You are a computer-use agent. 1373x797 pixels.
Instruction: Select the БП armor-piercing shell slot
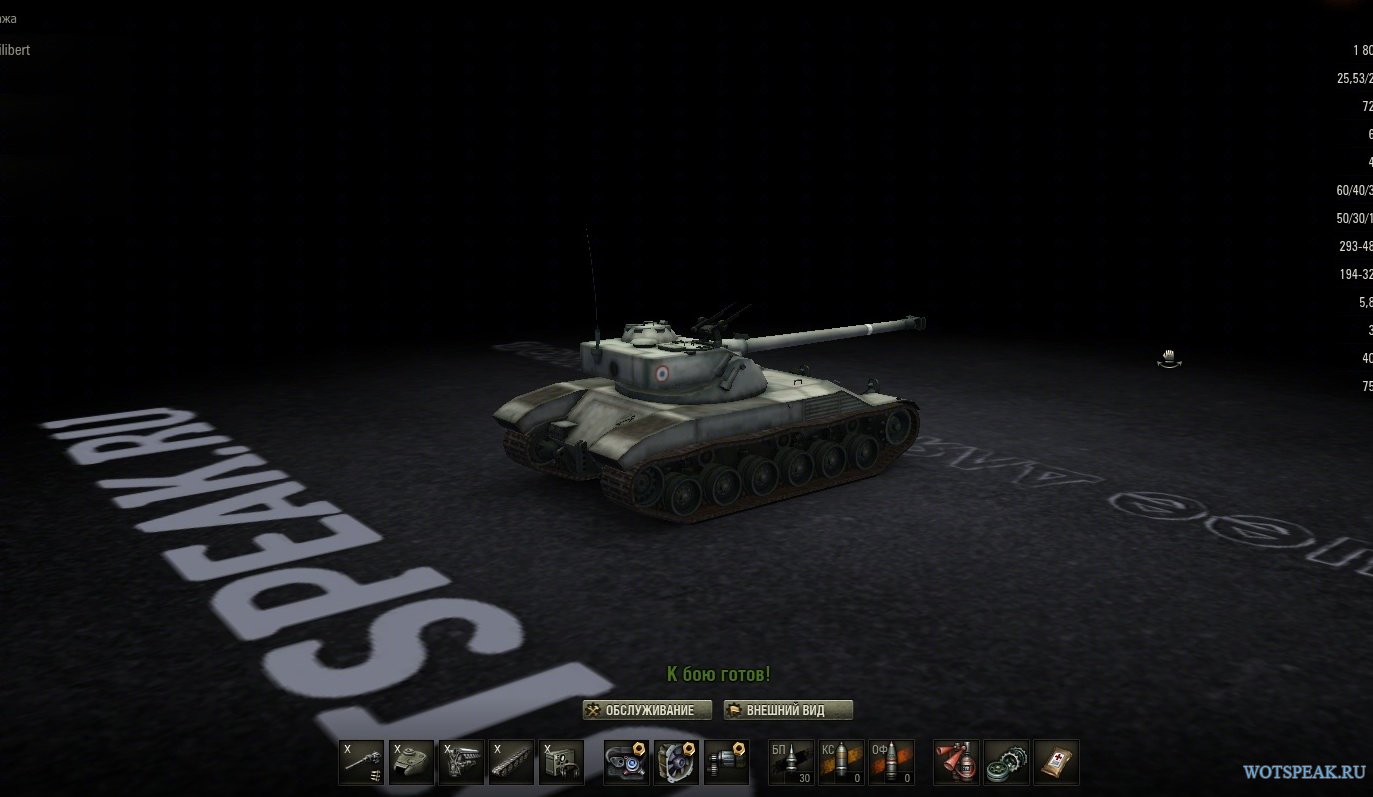point(792,762)
